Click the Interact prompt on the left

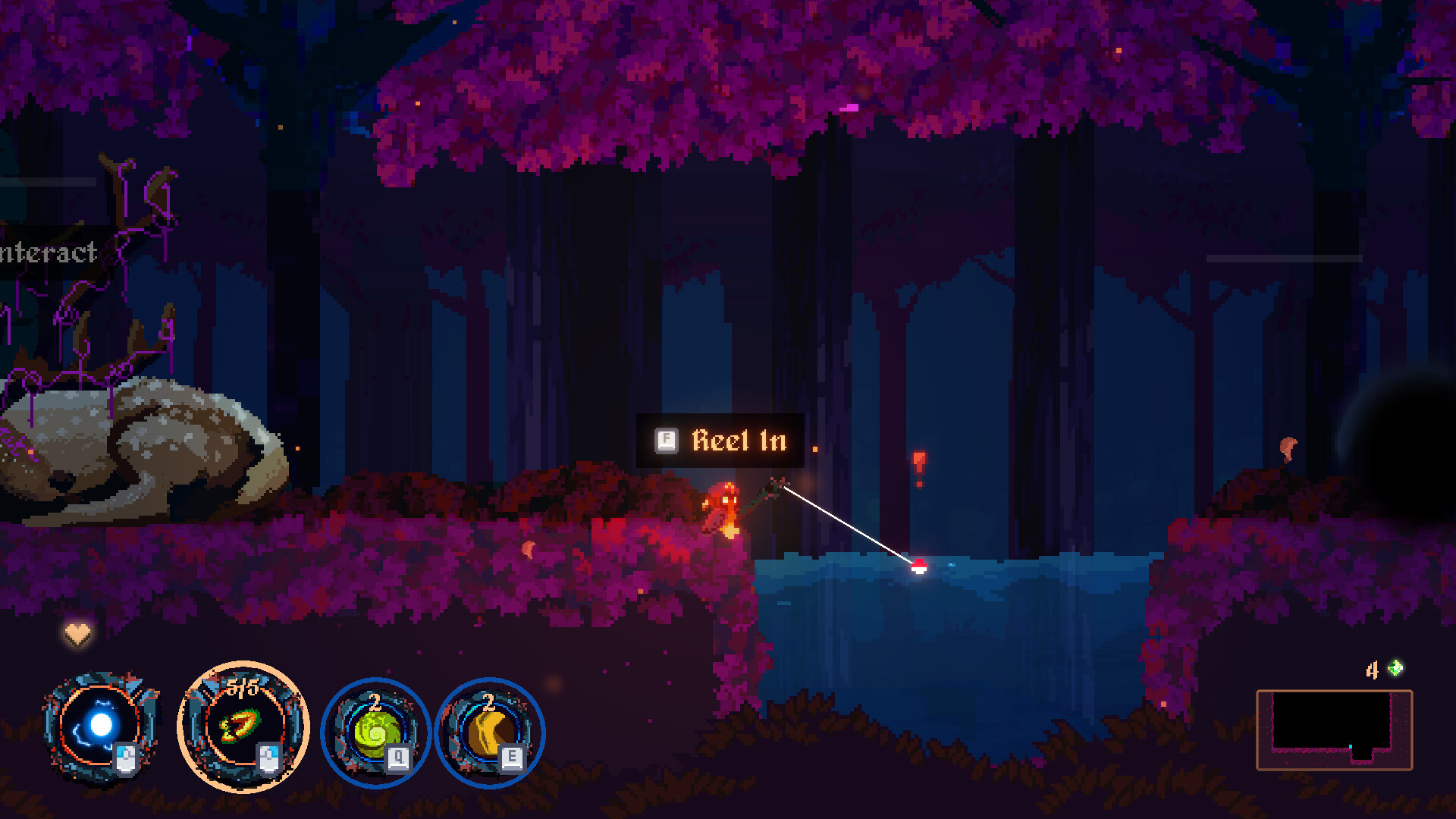pos(48,253)
